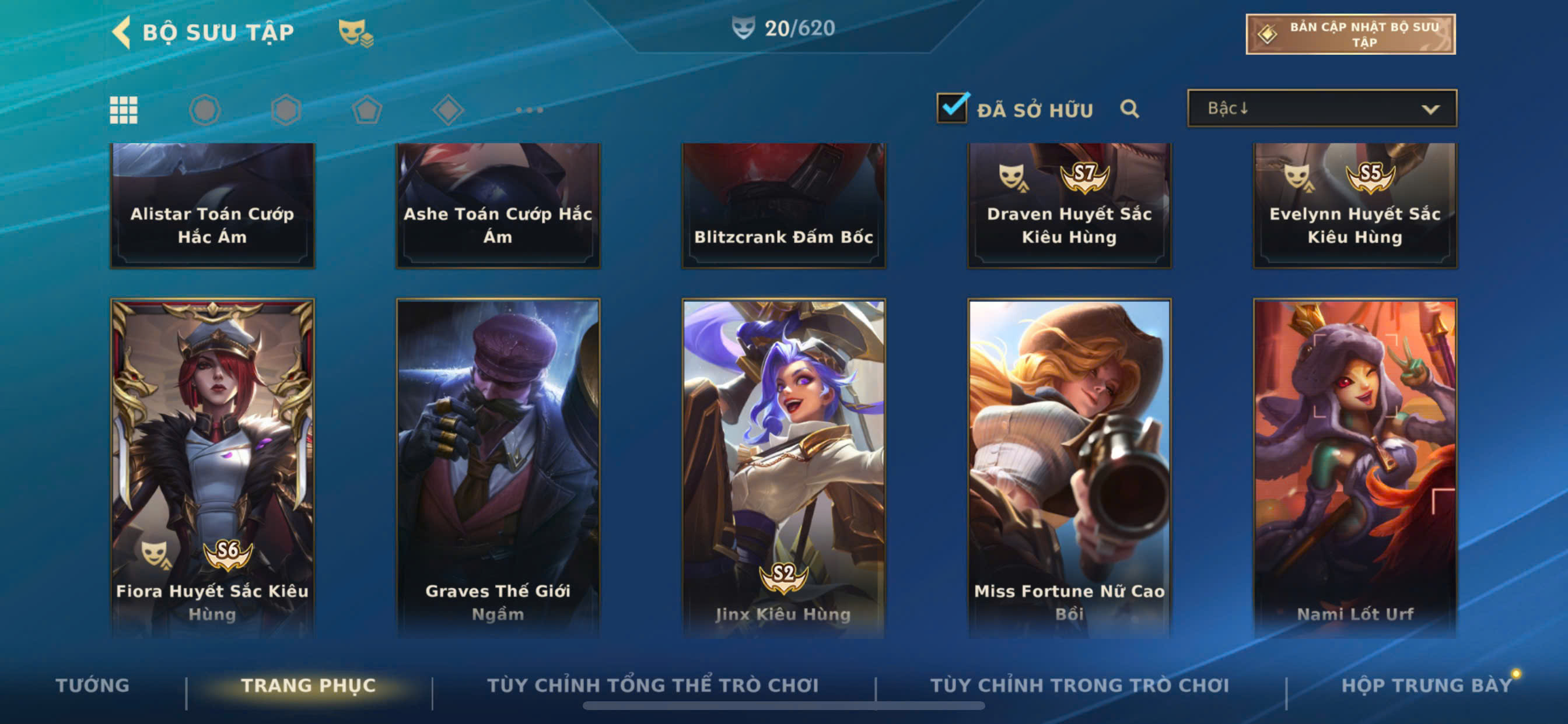Viewport: 1568px width, 724px height.
Task: Choose Draven Huyết Sắc Kiêu Hùng skin
Action: click(1069, 205)
